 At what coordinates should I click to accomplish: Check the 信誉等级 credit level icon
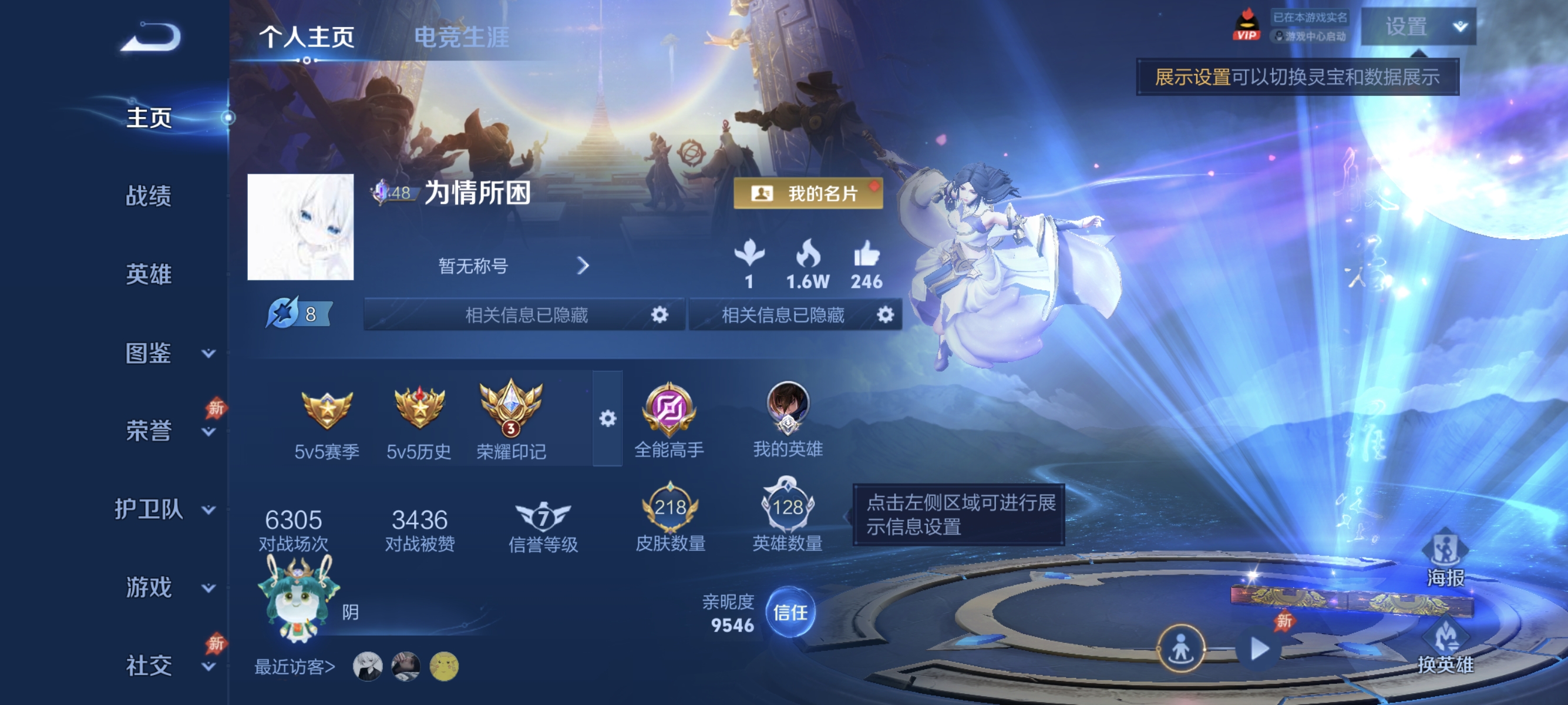544,516
